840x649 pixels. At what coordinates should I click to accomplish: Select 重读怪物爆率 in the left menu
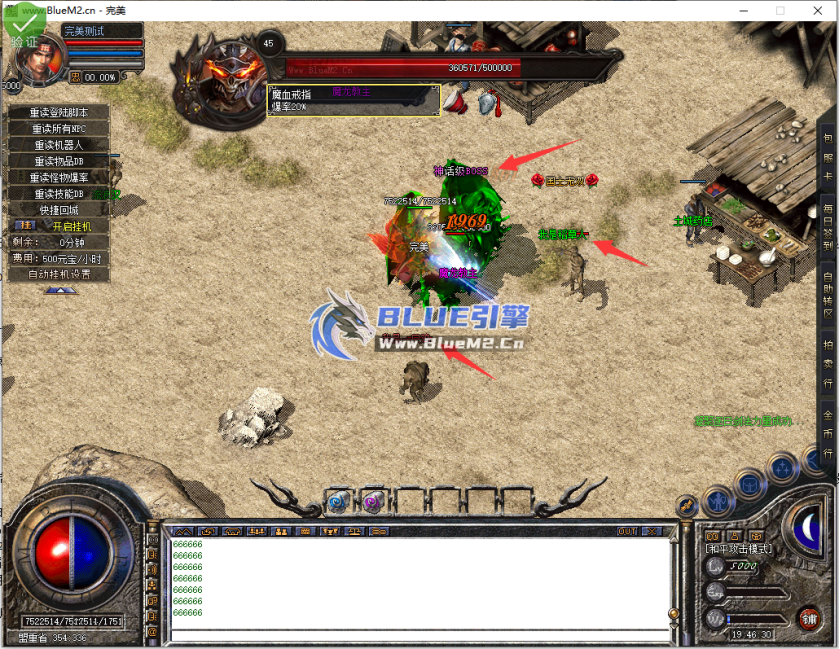pyautogui.click(x=58, y=177)
